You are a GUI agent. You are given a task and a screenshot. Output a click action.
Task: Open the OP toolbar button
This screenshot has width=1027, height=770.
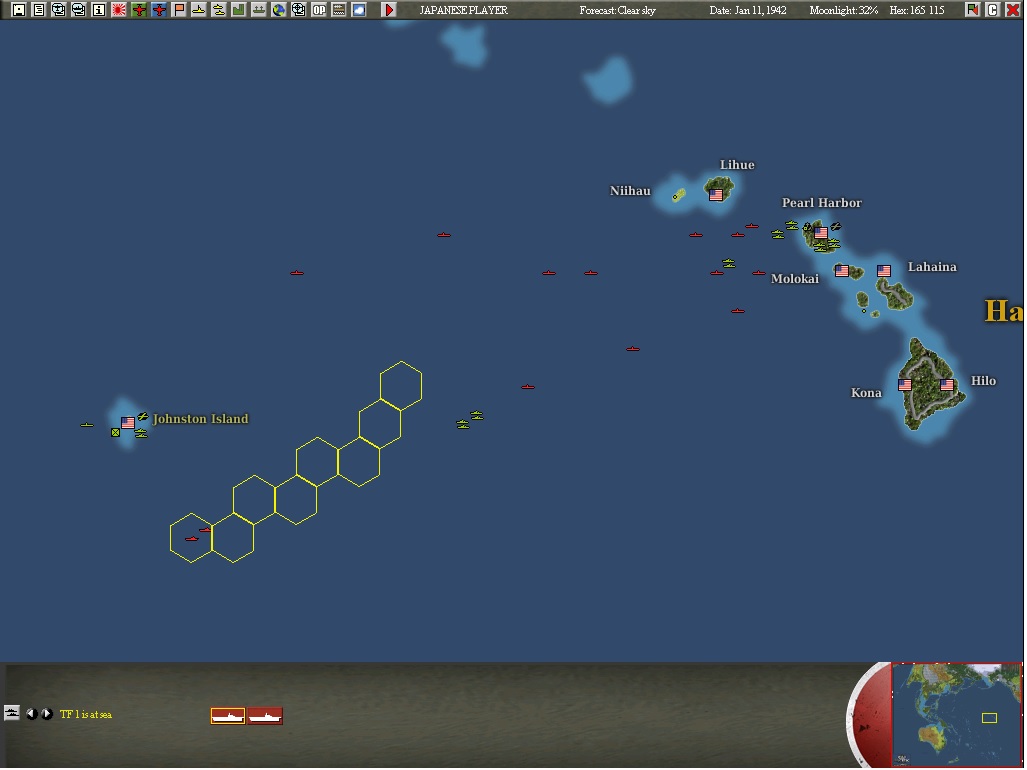pyautogui.click(x=319, y=10)
